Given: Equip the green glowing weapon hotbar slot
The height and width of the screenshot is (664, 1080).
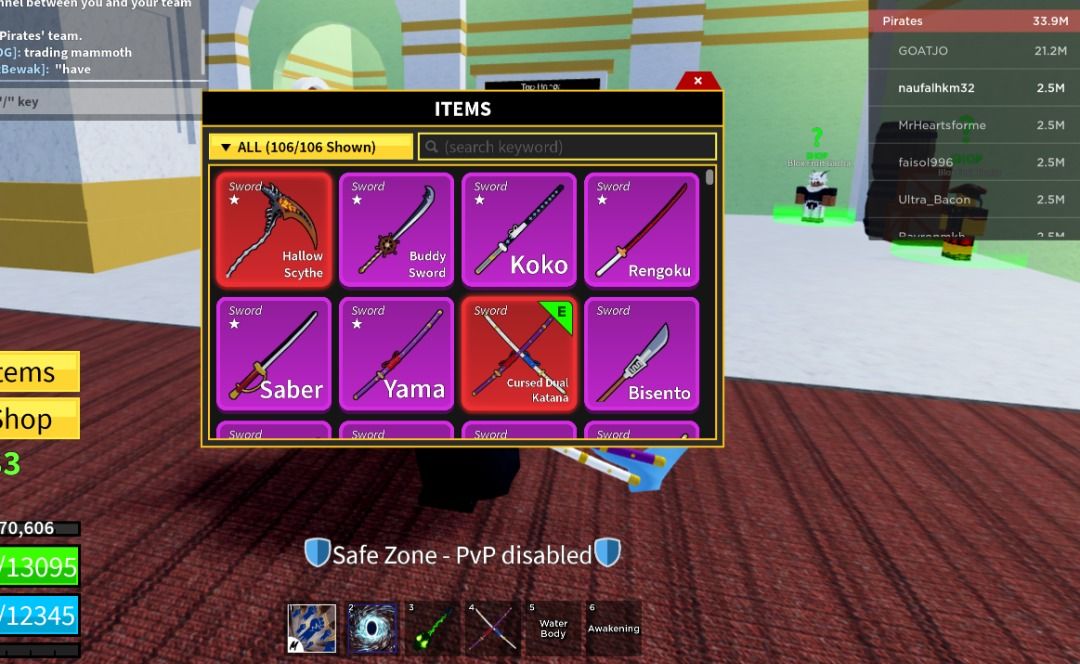Looking at the screenshot, I should point(433,628).
